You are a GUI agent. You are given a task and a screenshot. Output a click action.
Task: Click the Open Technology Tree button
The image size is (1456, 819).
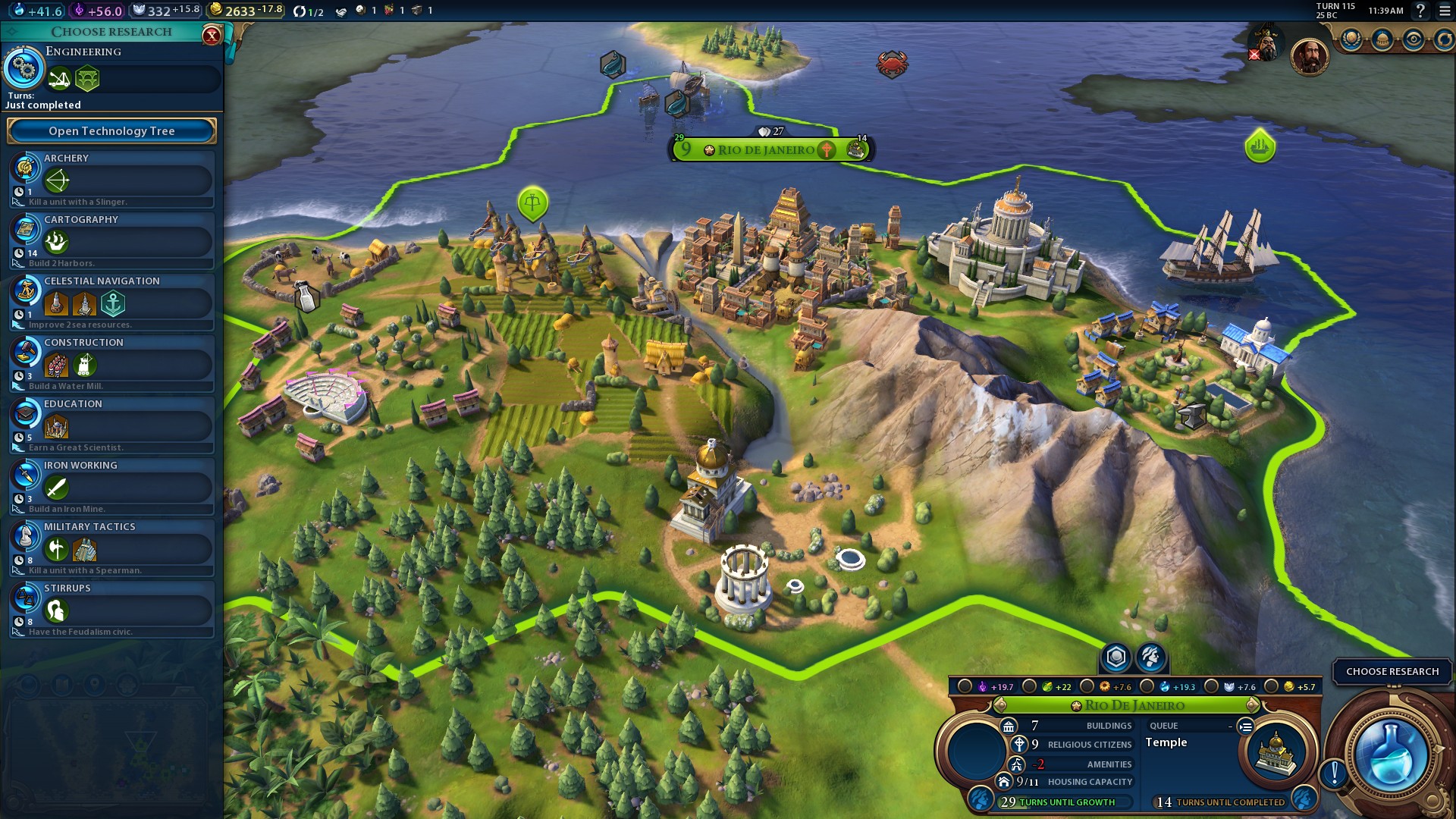click(x=111, y=130)
